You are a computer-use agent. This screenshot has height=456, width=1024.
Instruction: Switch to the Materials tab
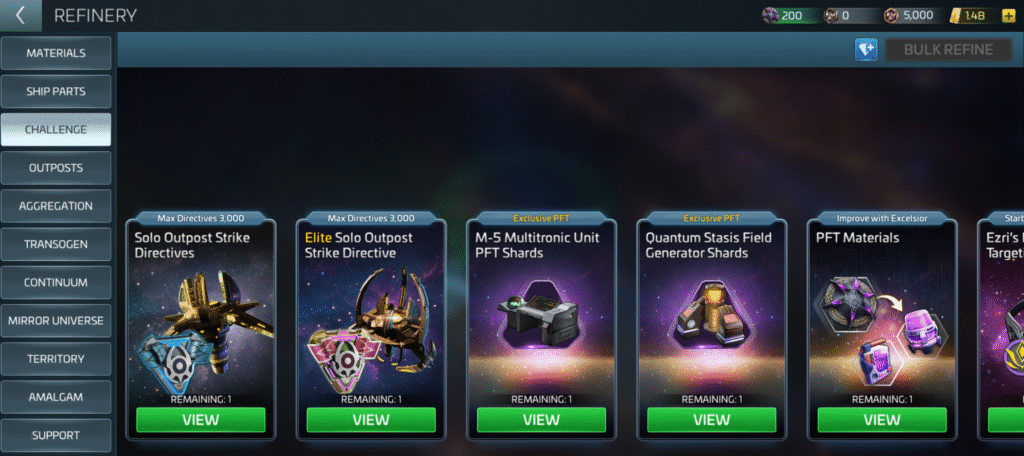click(x=56, y=53)
